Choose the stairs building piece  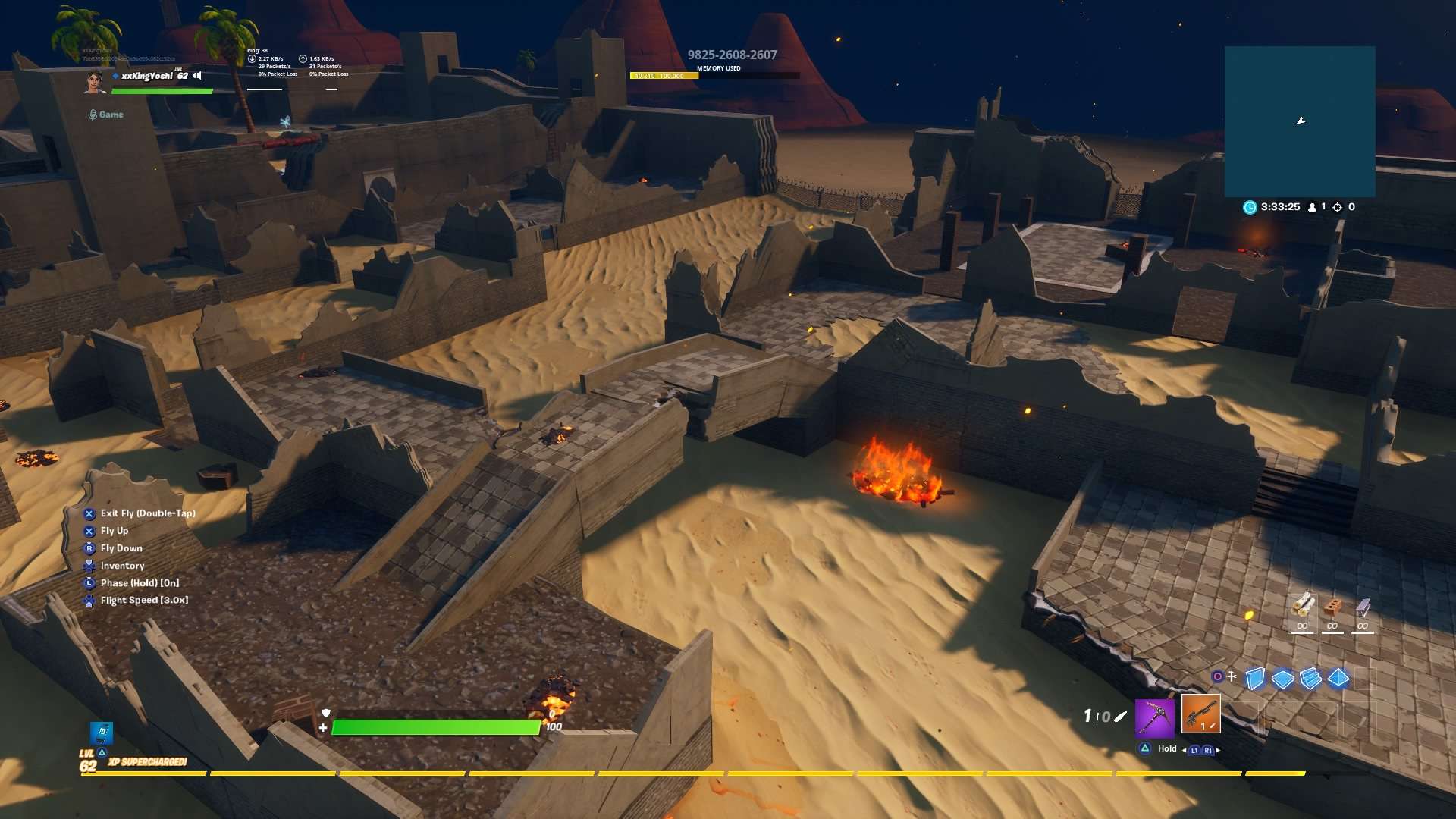point(1310,678)
